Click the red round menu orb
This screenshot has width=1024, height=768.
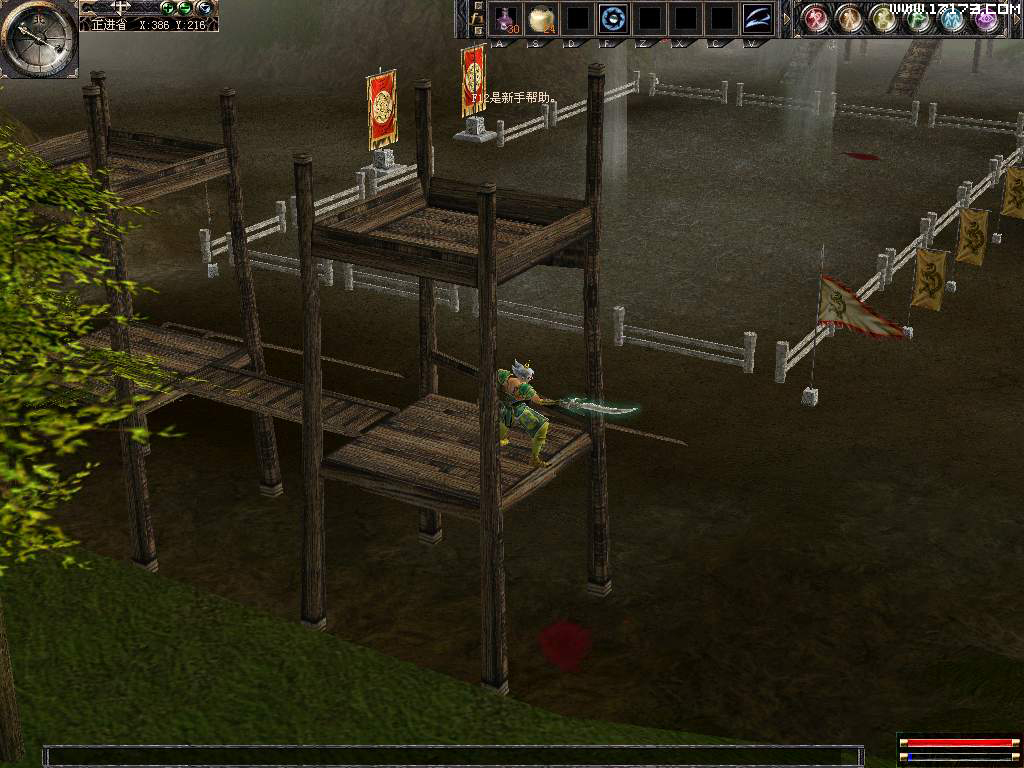tap(817, 18)
